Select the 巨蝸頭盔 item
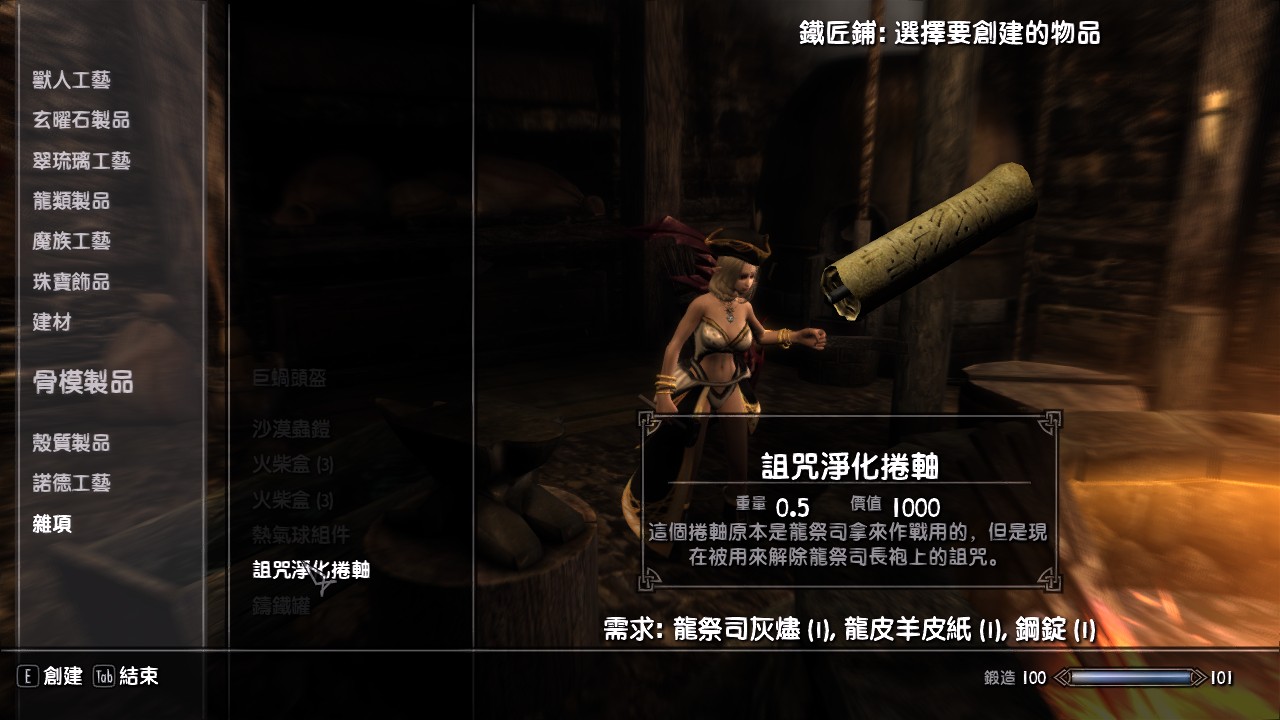Screen dimensions: 1280x720 coord(287,377)
